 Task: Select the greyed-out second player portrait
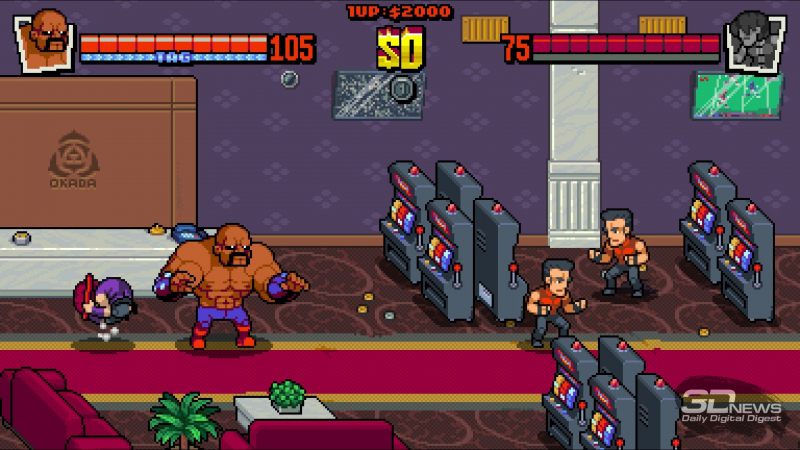click(754, 39)
